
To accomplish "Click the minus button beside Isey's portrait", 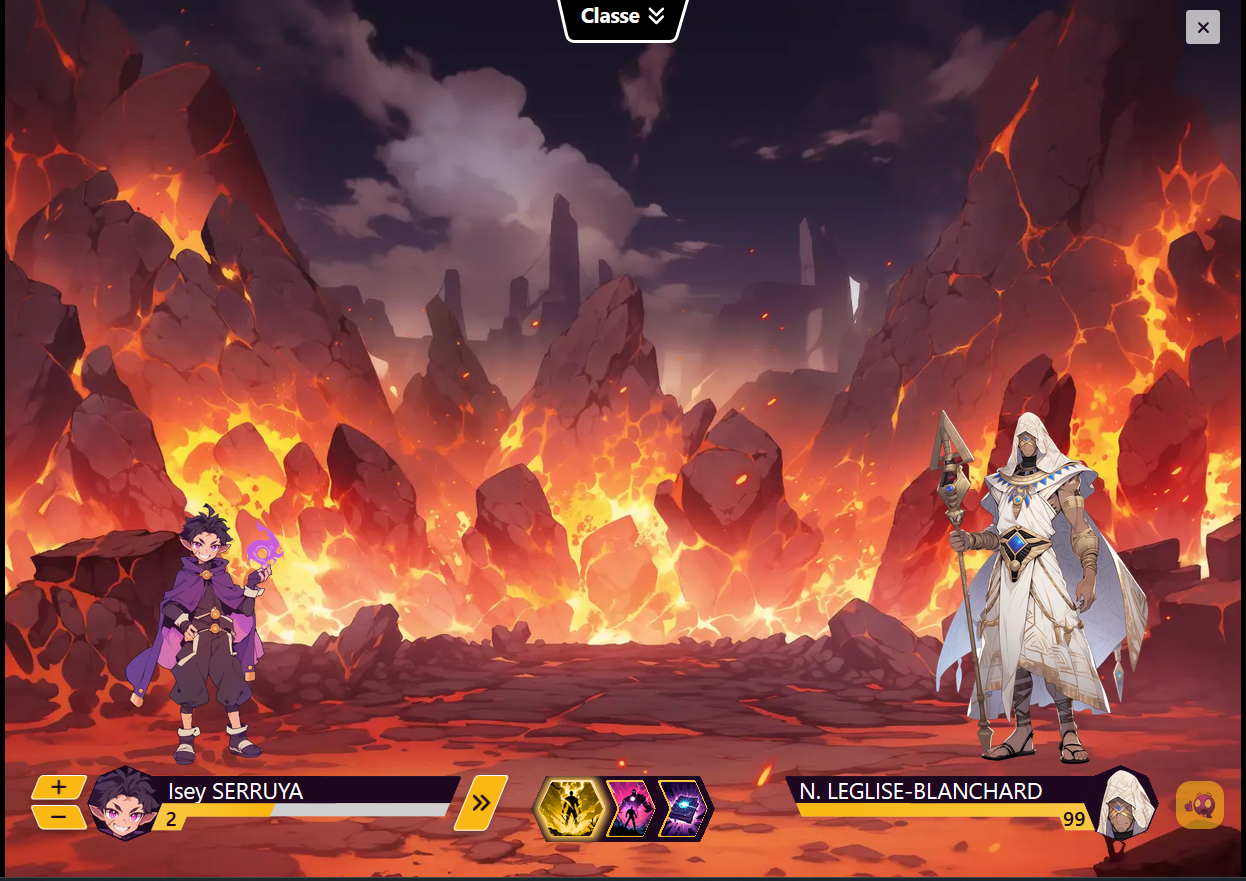I will pyautogui.click(x=58, y=817).
